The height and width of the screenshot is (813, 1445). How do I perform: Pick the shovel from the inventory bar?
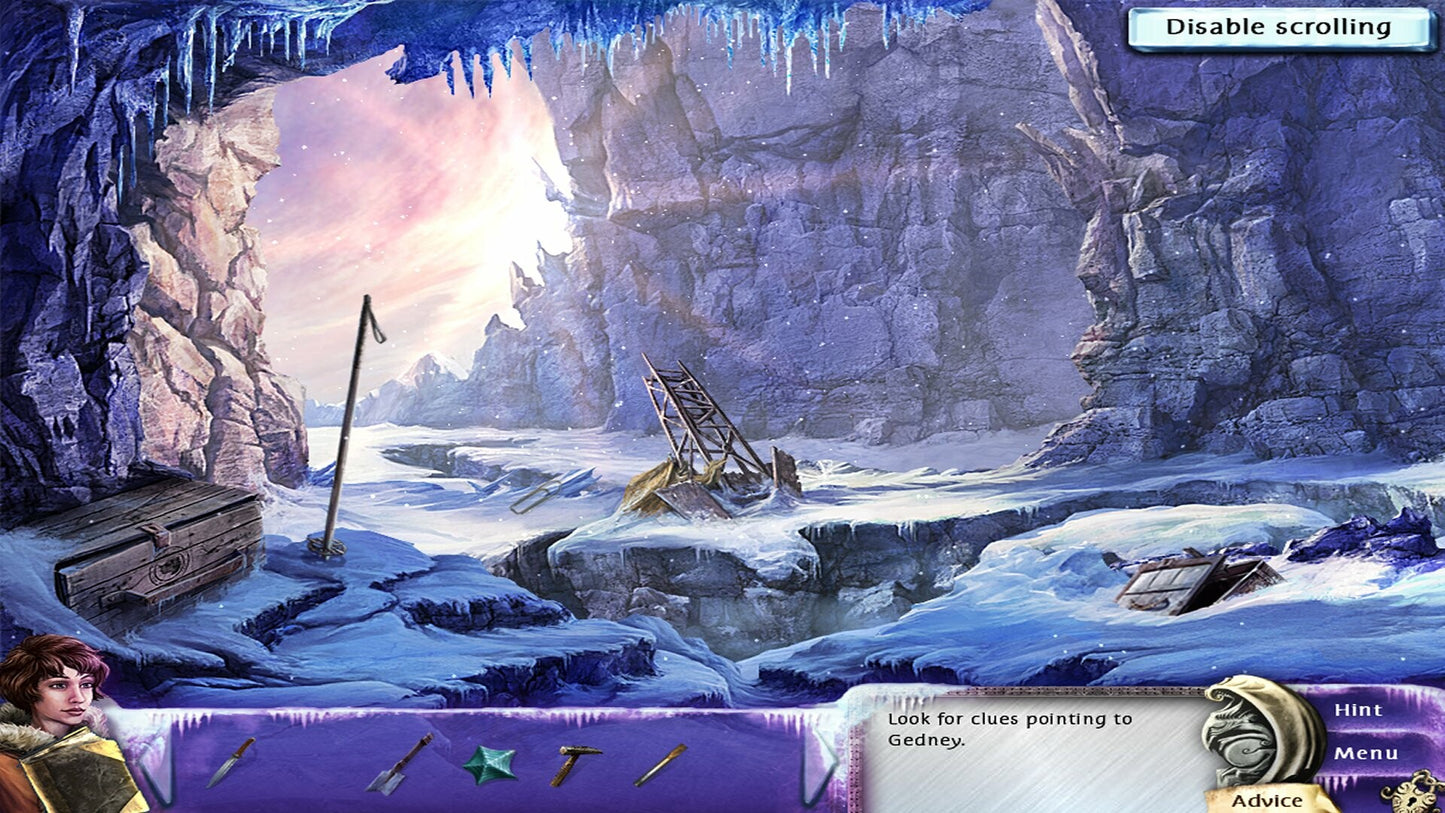point(399,764)
